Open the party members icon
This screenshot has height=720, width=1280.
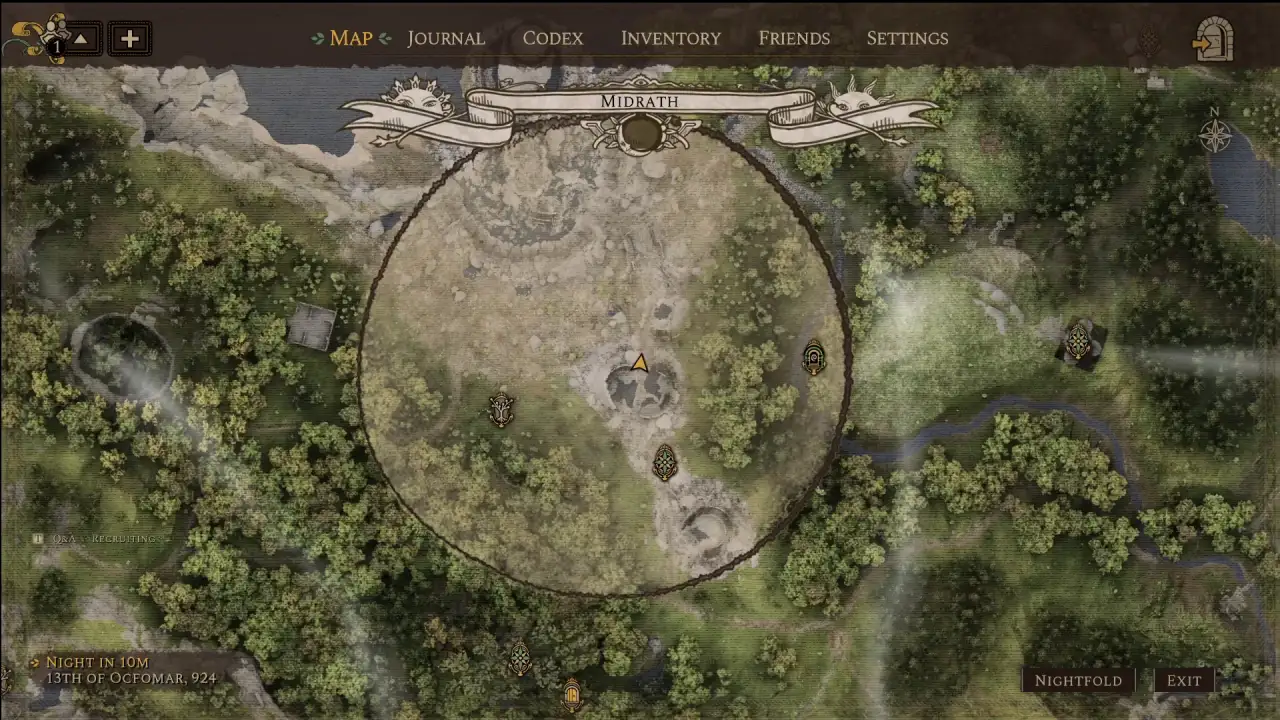pyautogui.click(x=40, y=38)
